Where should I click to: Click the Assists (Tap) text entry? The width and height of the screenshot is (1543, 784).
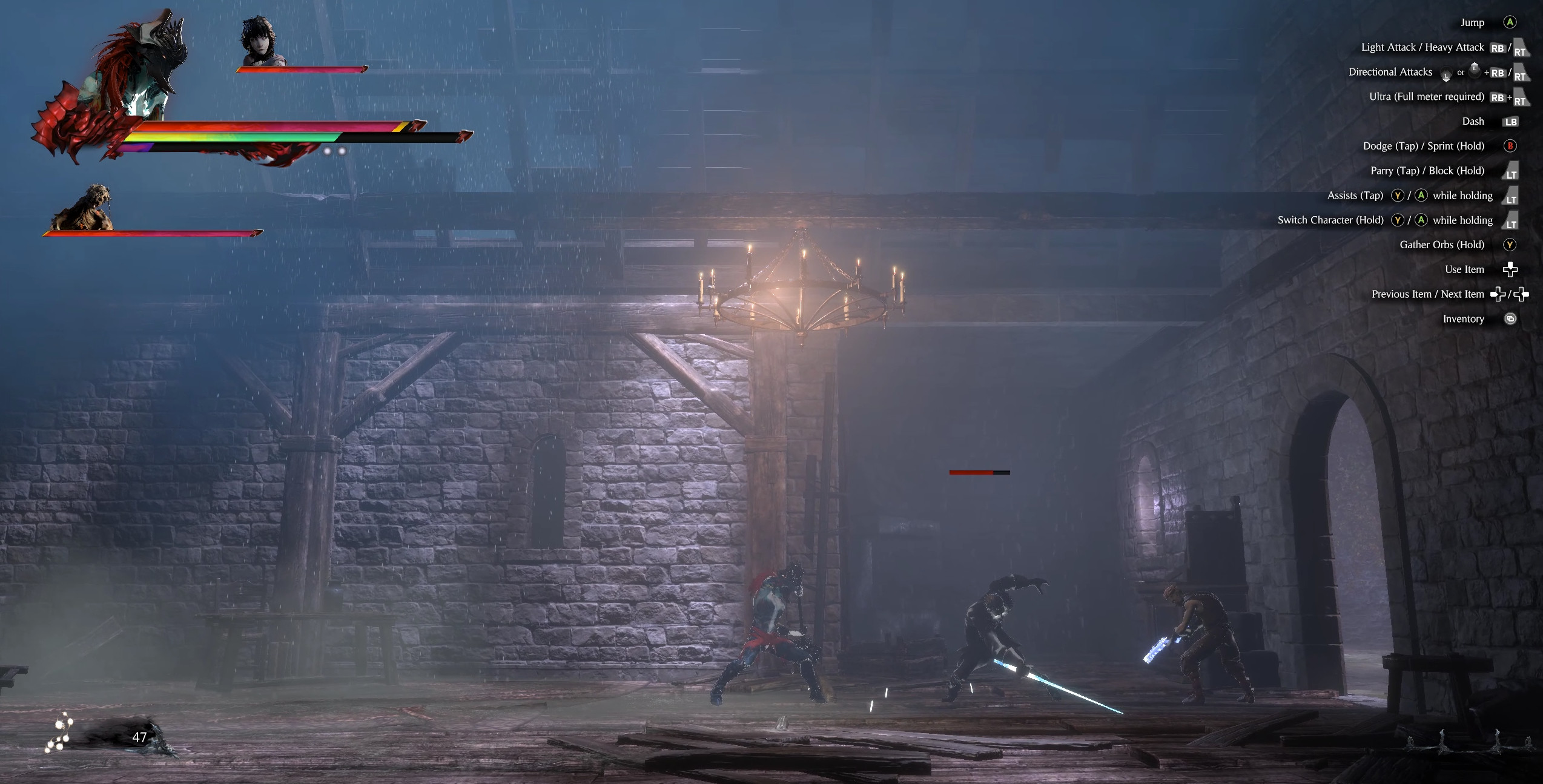pyautogui.click(x=1355, y=195)
